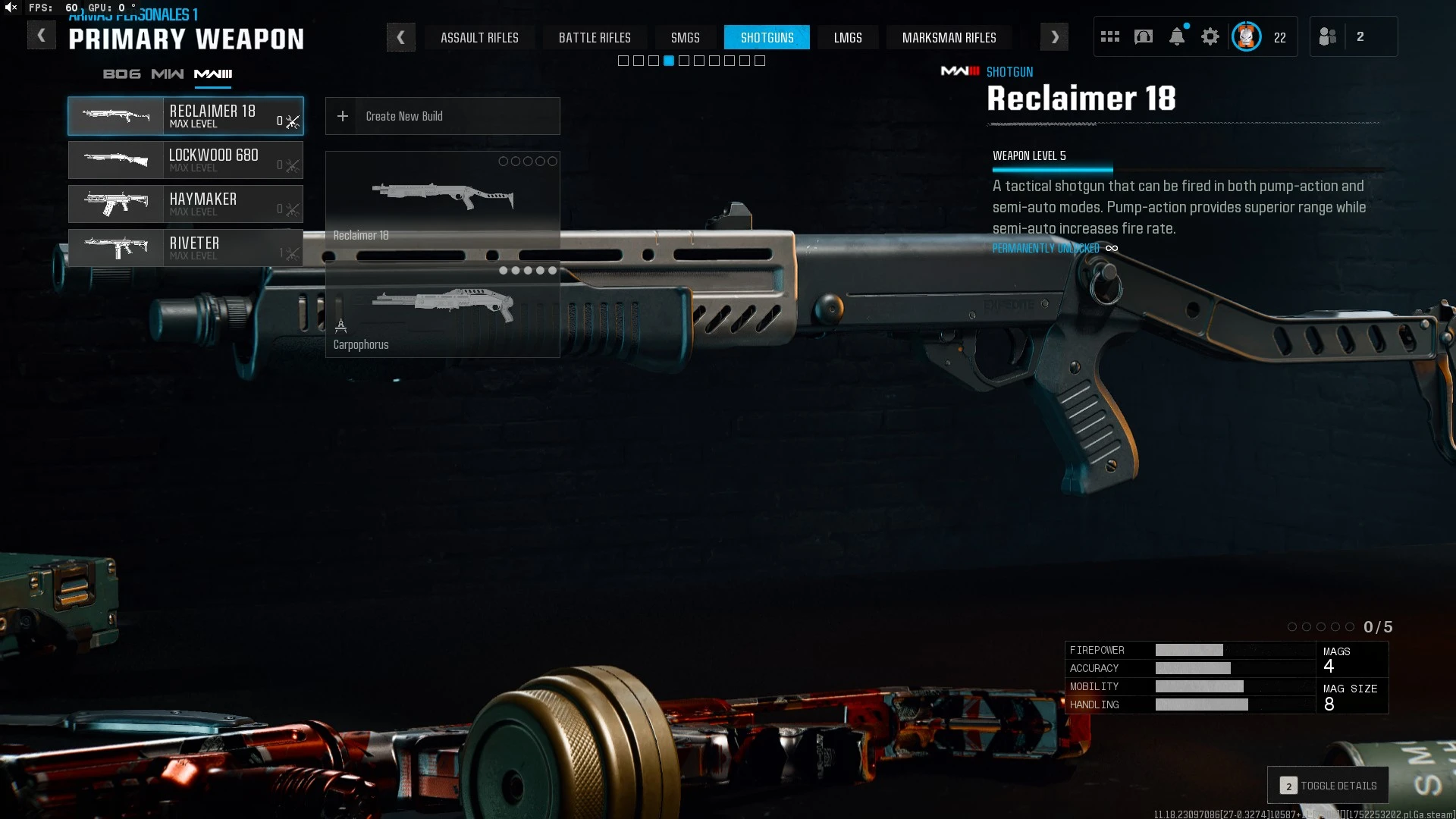Select the Lockwood 680 shotgun
The width and height of the screenshot is (1456, 819).
point(186,160)
